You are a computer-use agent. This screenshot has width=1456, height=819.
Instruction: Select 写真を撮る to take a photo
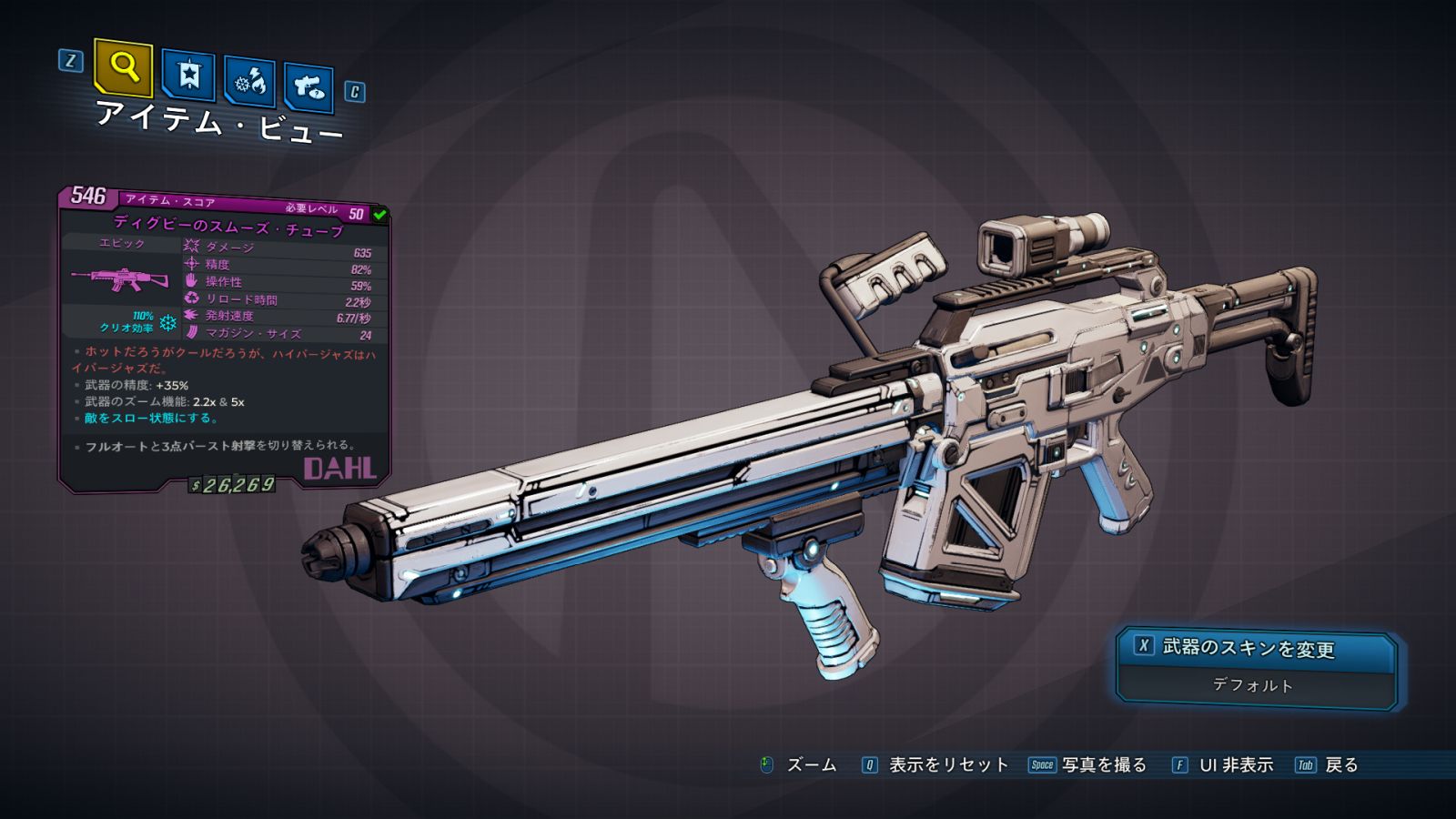pos(1103,765)
